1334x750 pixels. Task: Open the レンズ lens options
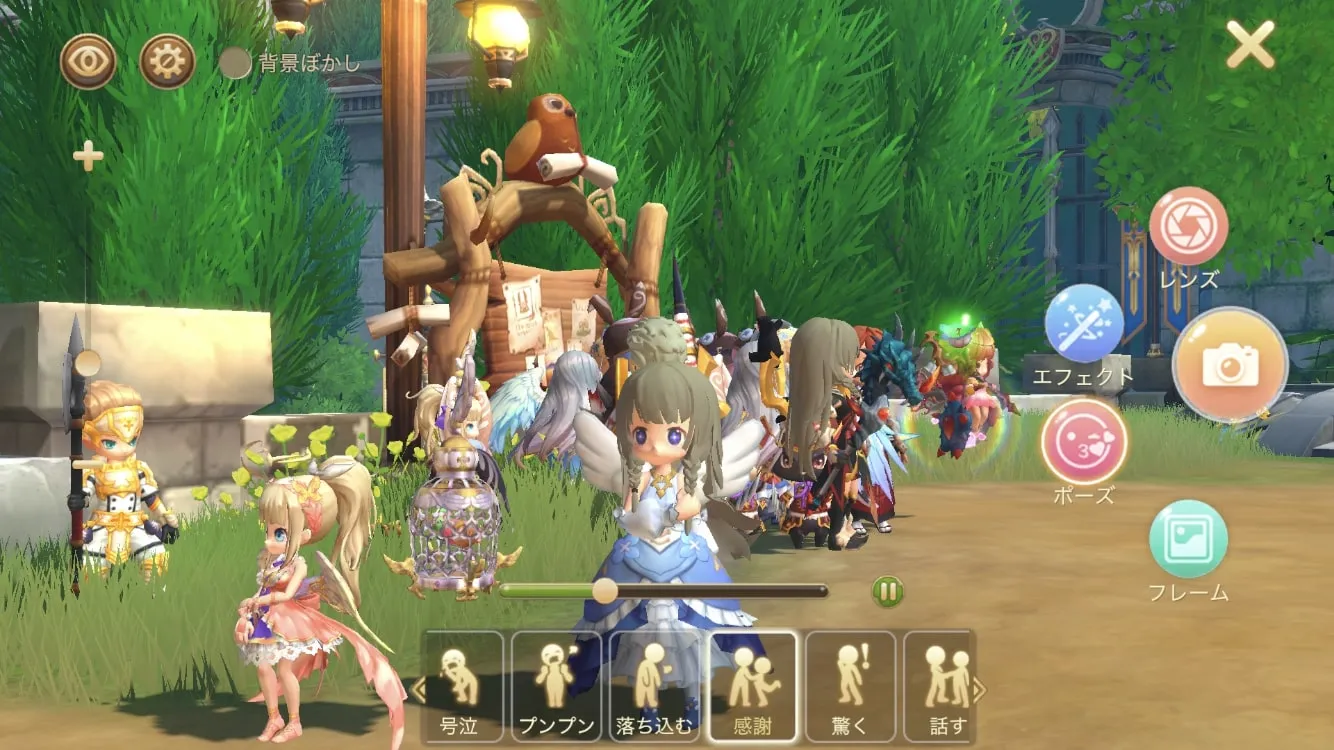(x=1188, y=226)
